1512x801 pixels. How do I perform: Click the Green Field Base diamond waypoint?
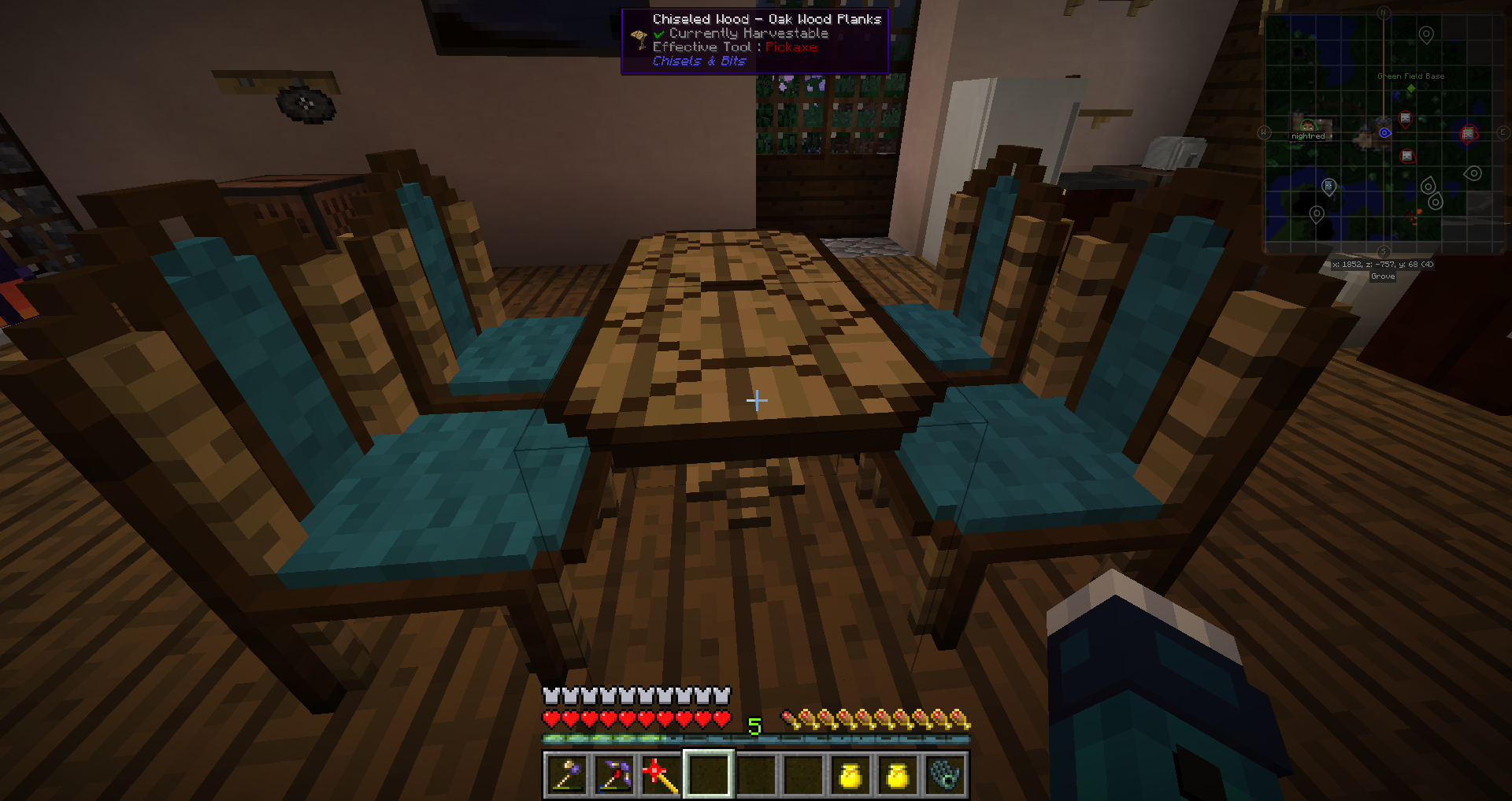click(1411, 89)
